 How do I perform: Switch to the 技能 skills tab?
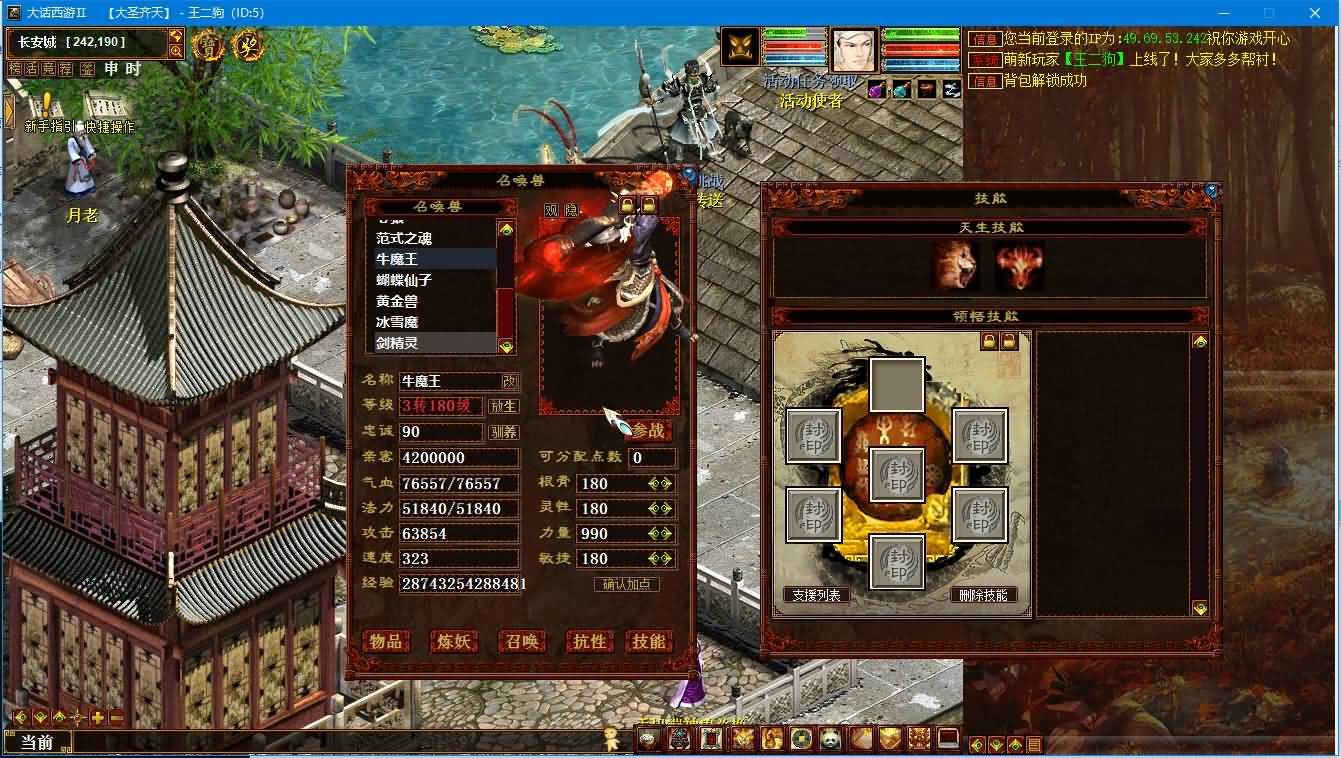point(648,642)
